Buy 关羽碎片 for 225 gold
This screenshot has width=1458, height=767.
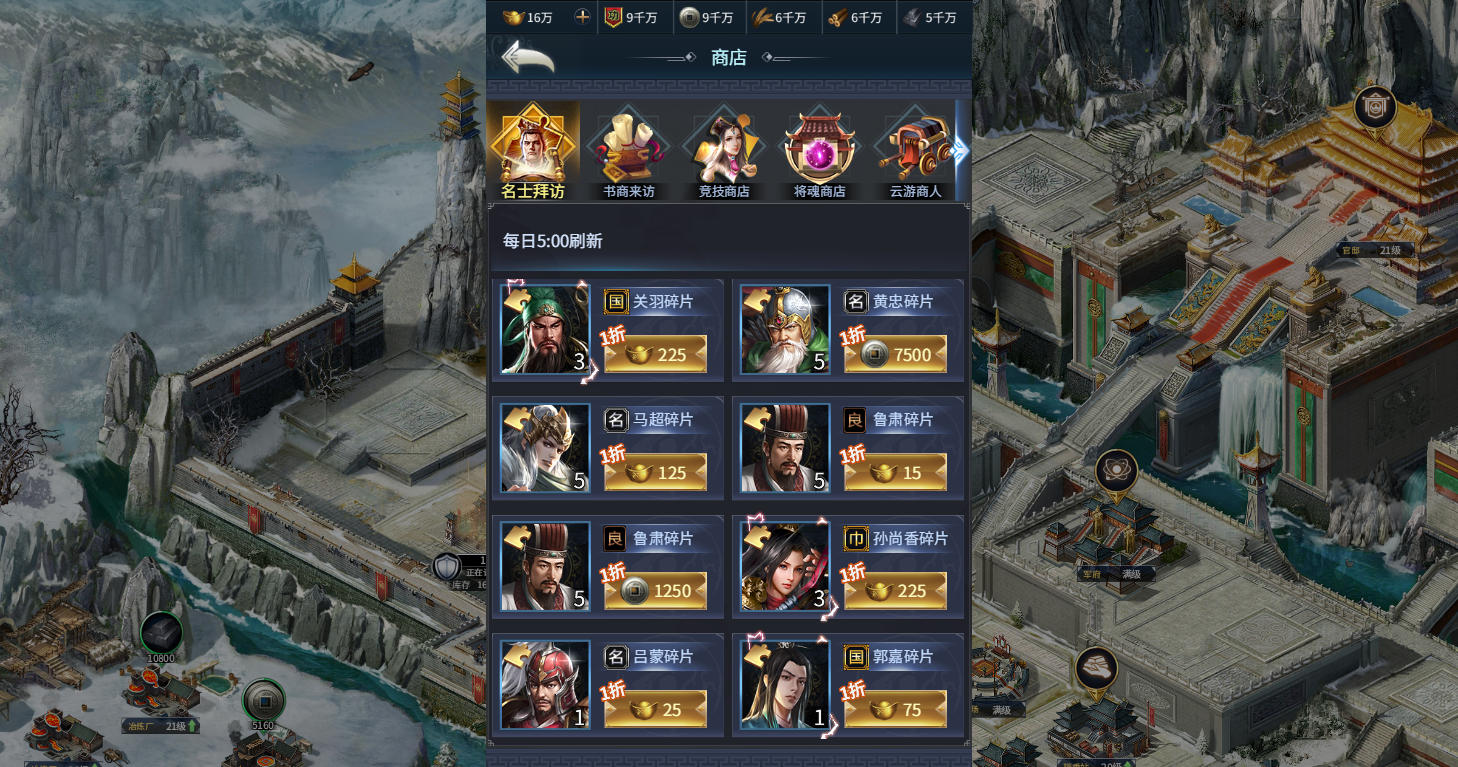point(656,354)
